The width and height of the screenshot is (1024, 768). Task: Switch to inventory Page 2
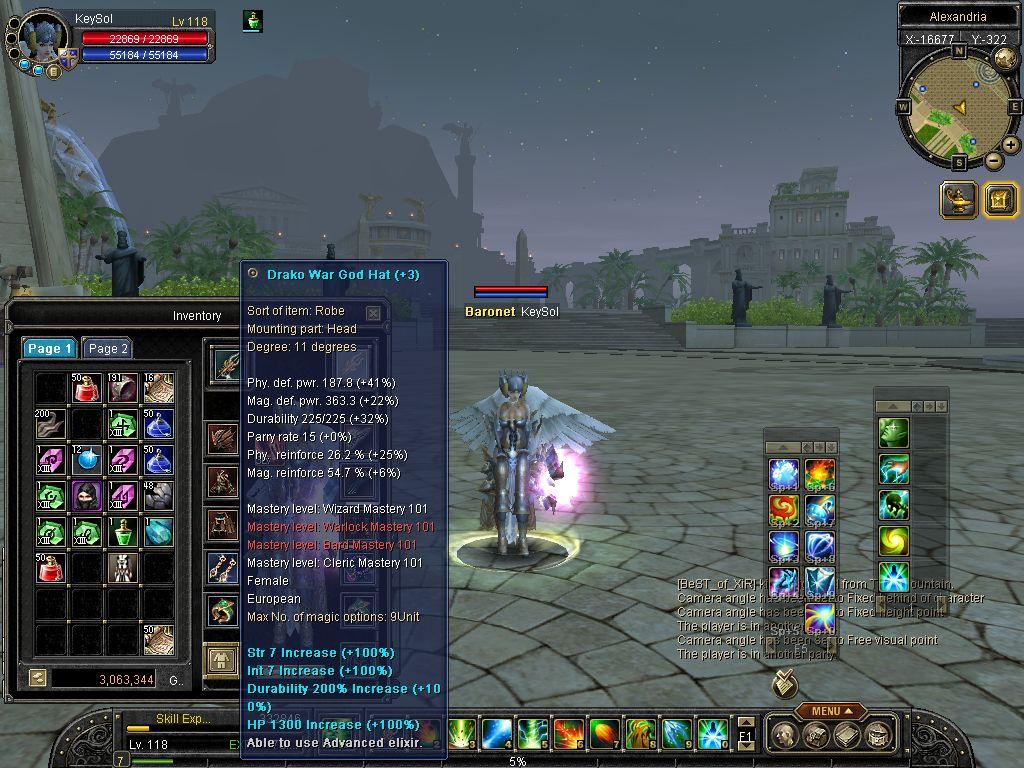pyautogui.click(x=107, y=348)
